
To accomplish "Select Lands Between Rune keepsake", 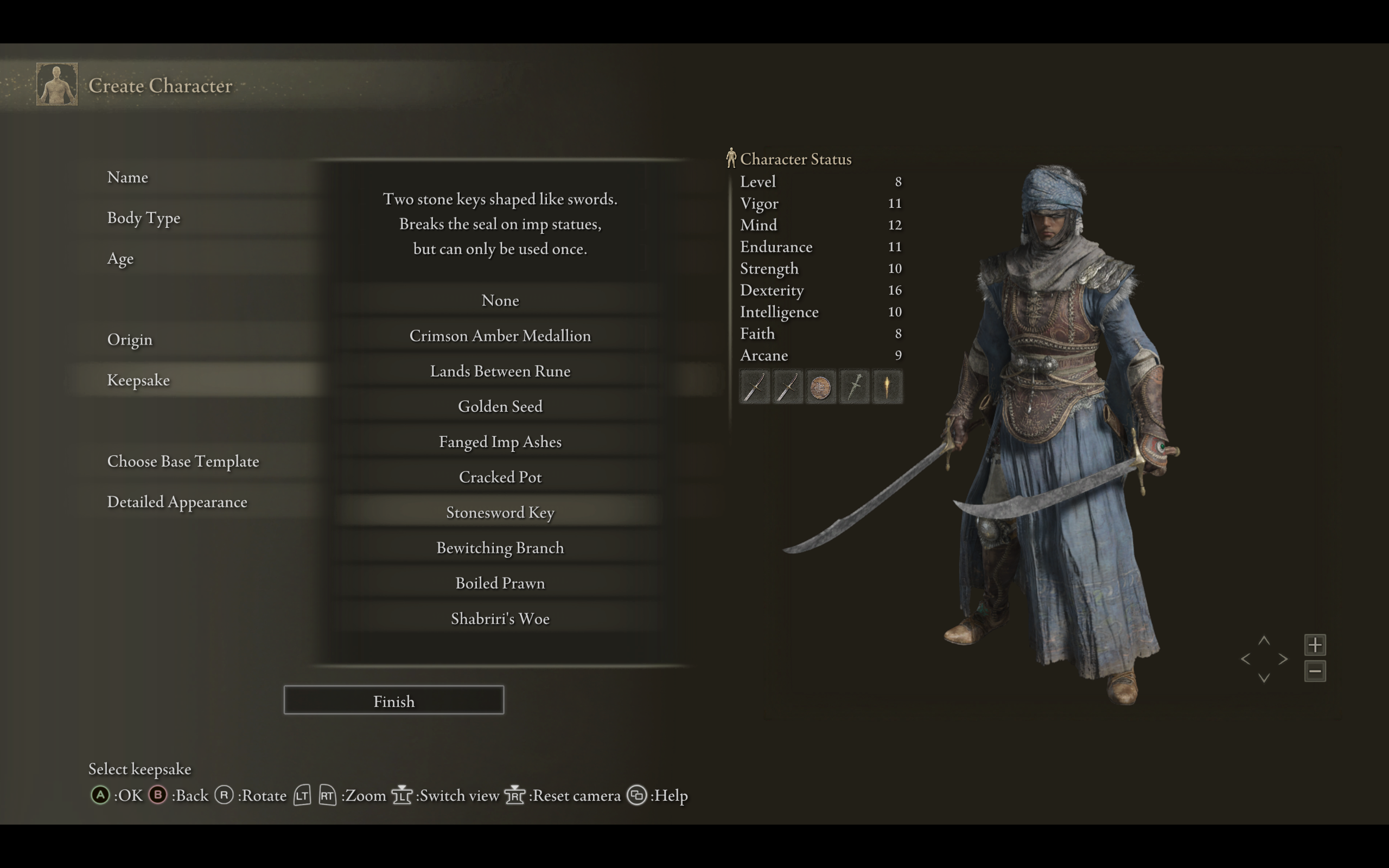I will click(x=500, y=371).
